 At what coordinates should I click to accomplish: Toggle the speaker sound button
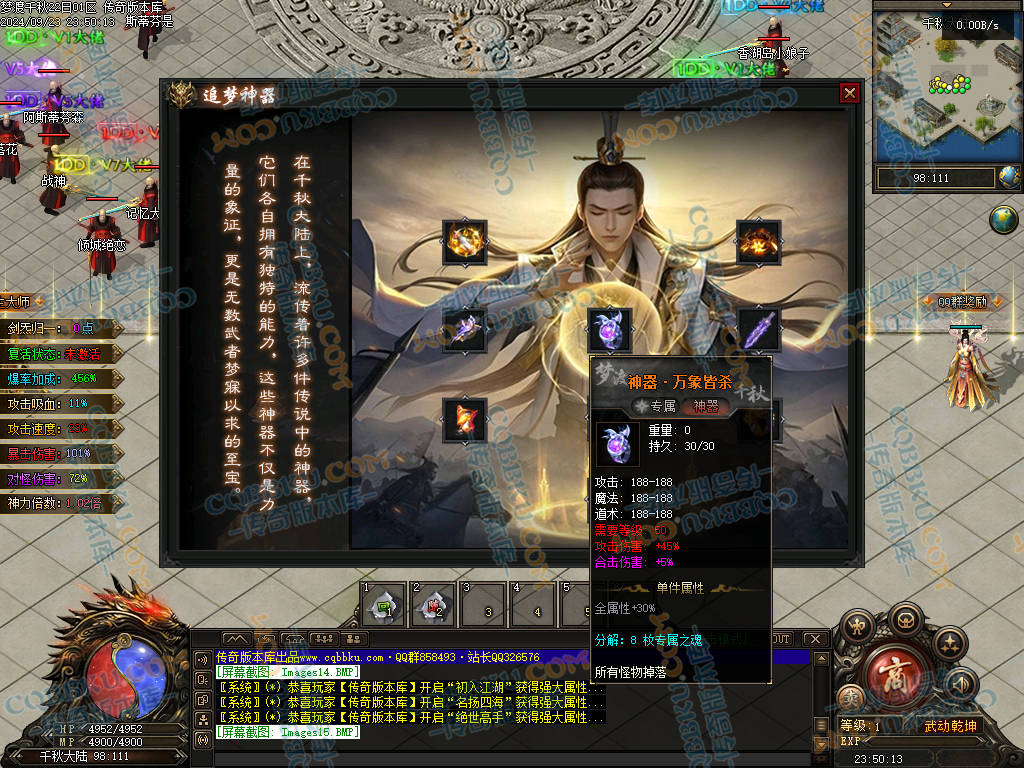coord(962,685)
